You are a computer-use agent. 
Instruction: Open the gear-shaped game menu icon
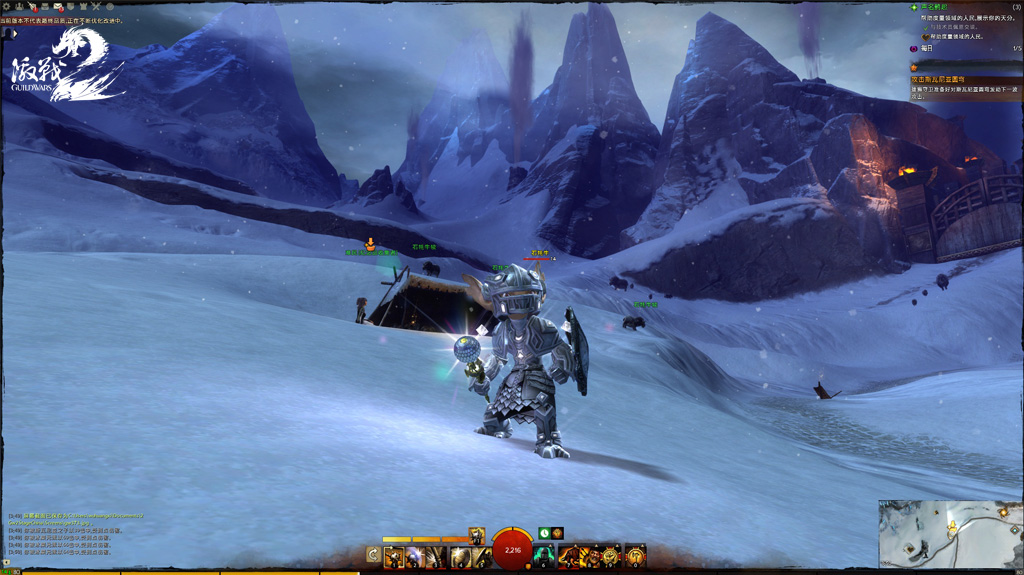(7, 8)
